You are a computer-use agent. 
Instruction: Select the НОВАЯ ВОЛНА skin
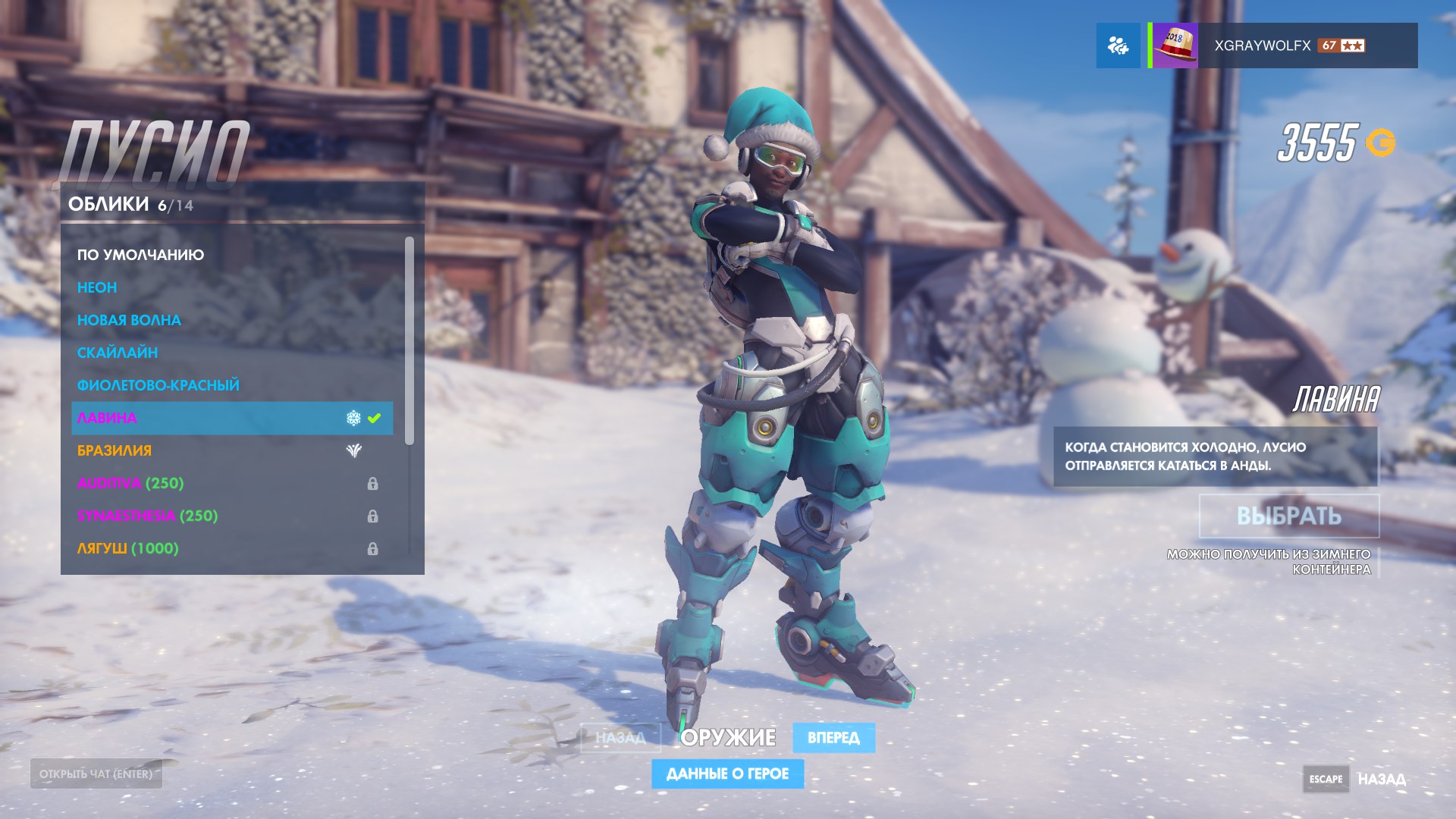coord(129,320)
